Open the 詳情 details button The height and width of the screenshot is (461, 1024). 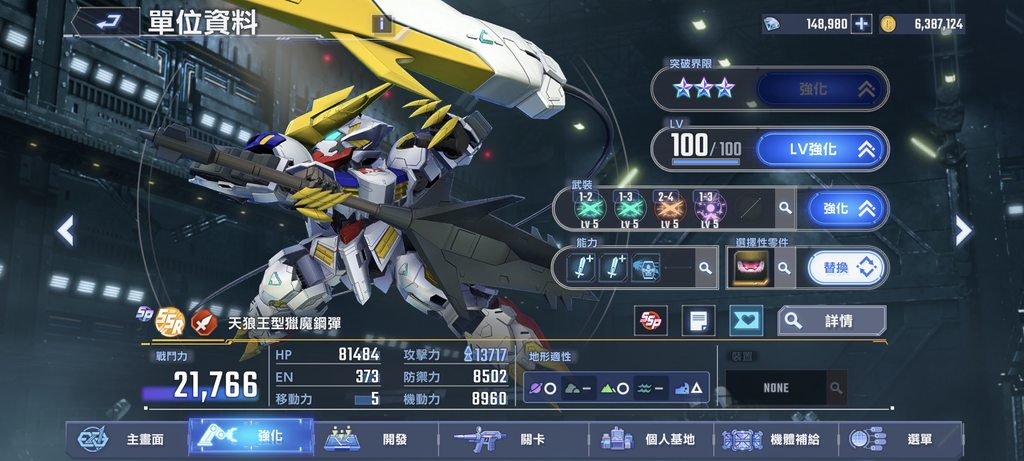pos(832,321)
